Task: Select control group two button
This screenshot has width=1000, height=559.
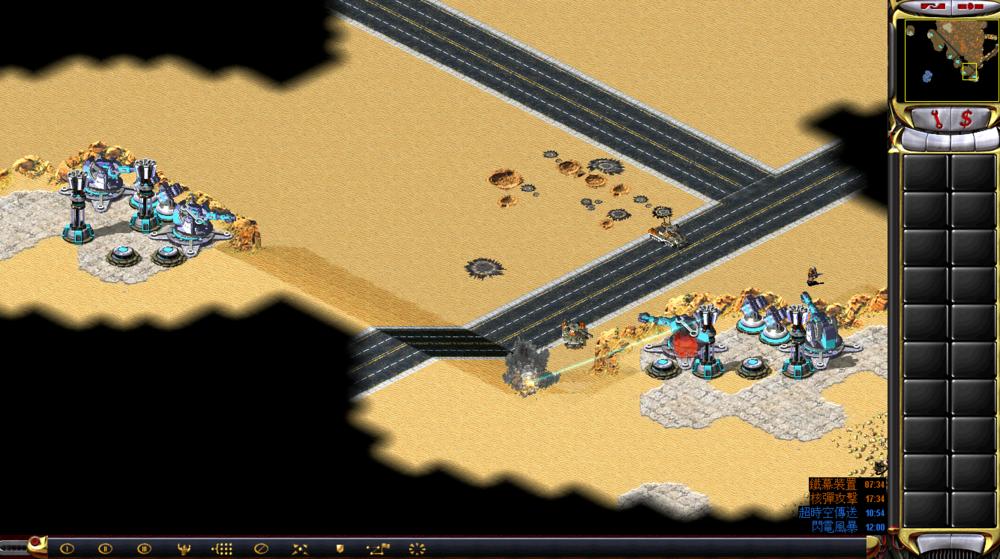Action: [x=105, y=548]
